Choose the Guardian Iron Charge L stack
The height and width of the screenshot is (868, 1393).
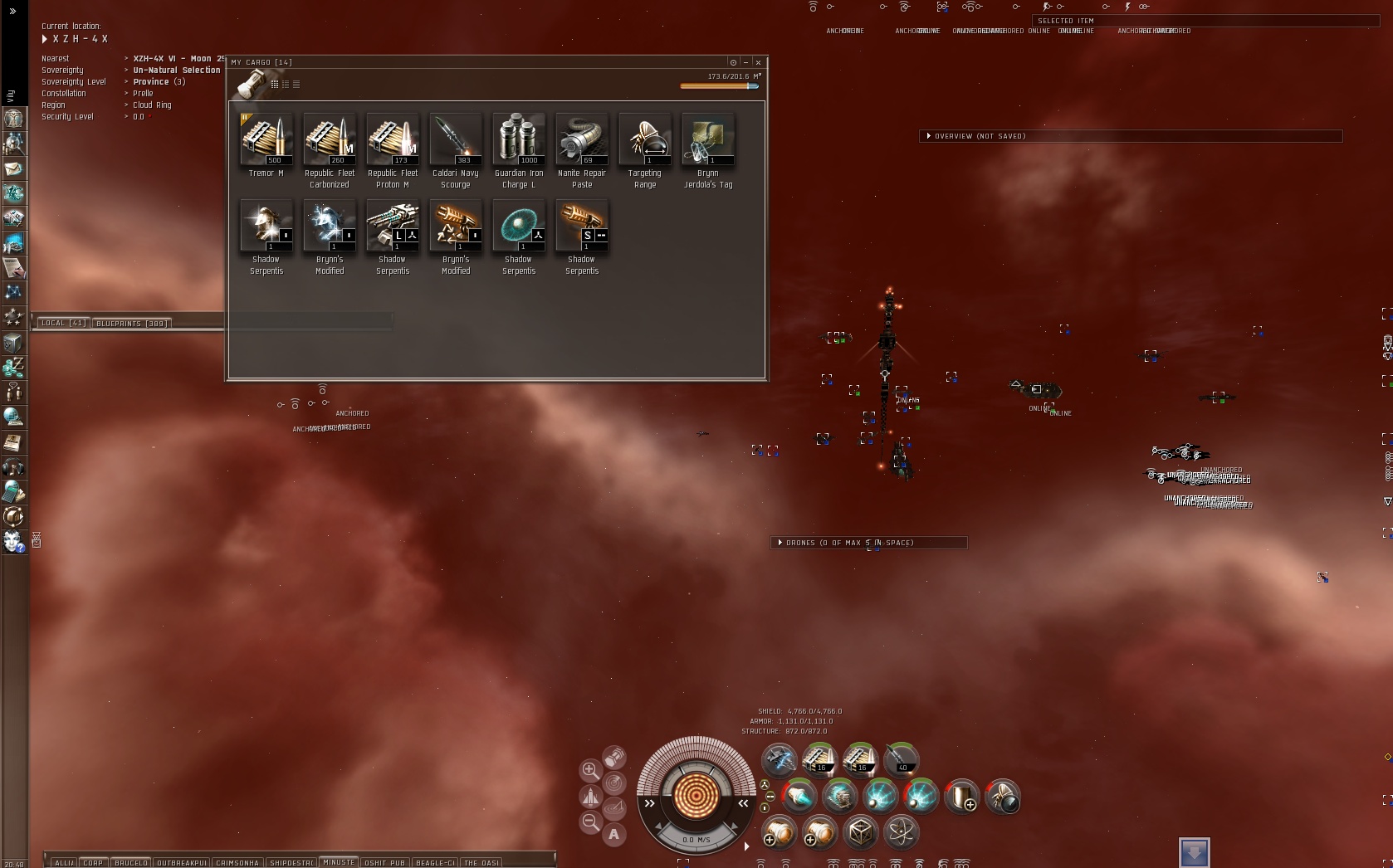519,139
